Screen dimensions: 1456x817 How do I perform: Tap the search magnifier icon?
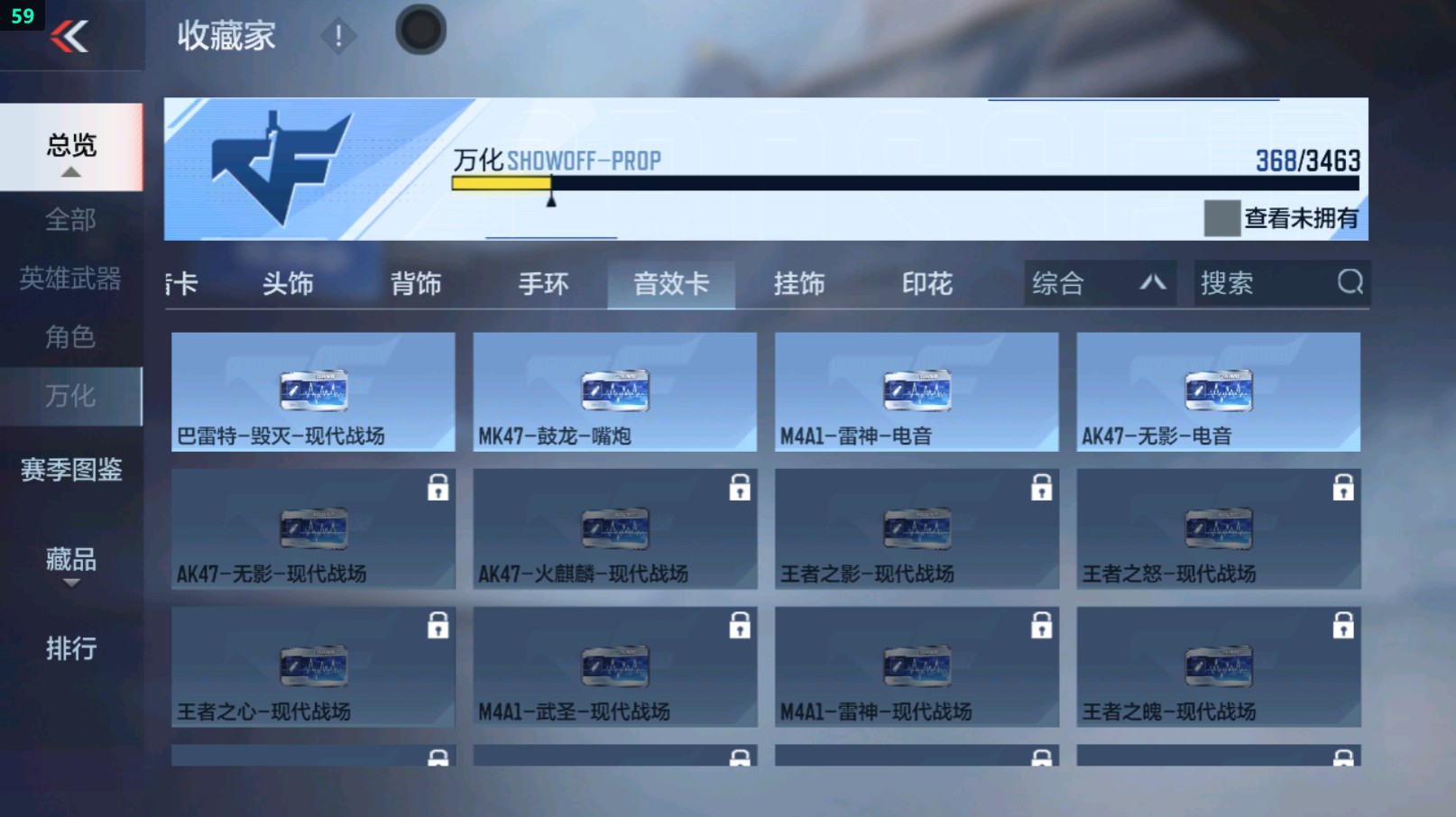point(1350,283)
